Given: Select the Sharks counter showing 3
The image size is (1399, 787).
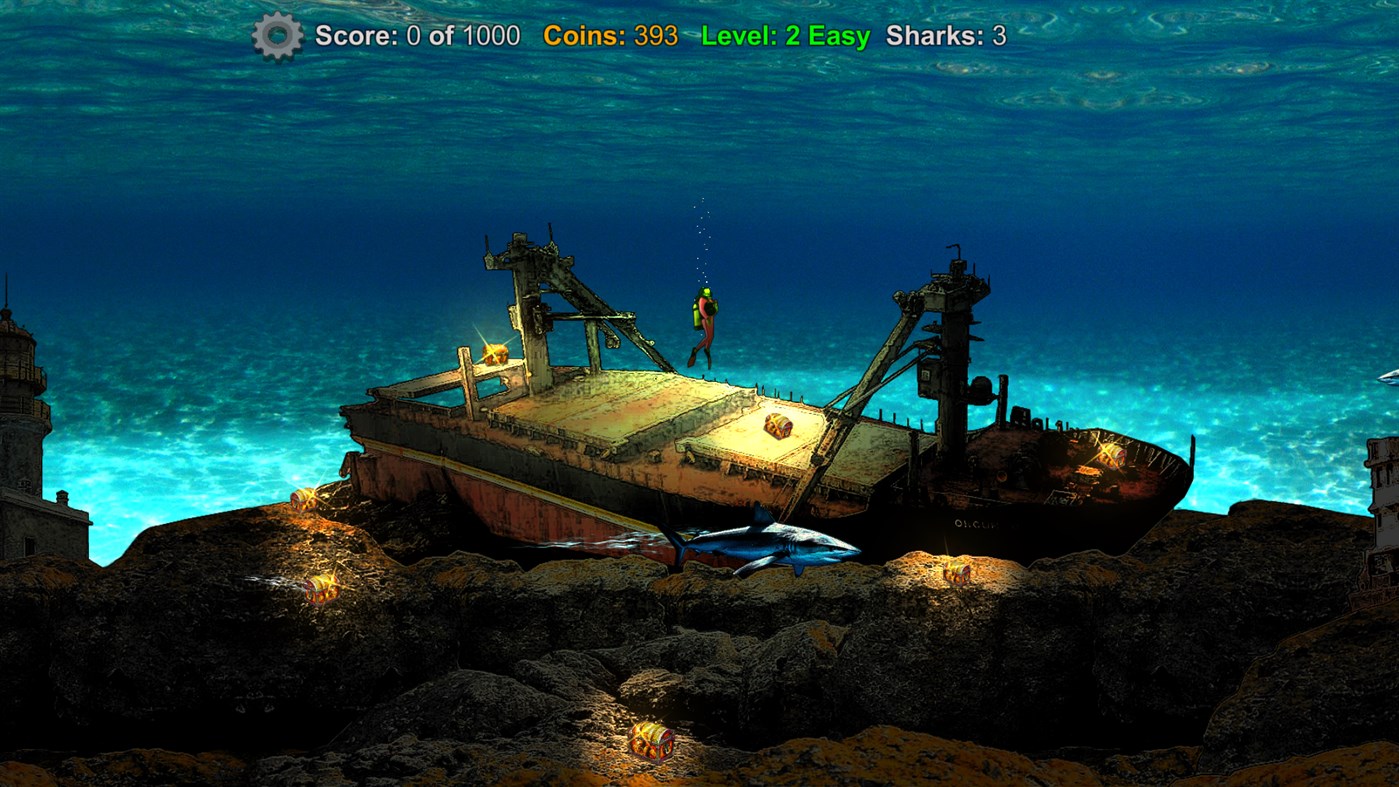Looking at the screenshot, I should pyautogui.click(x=945, y=36).
